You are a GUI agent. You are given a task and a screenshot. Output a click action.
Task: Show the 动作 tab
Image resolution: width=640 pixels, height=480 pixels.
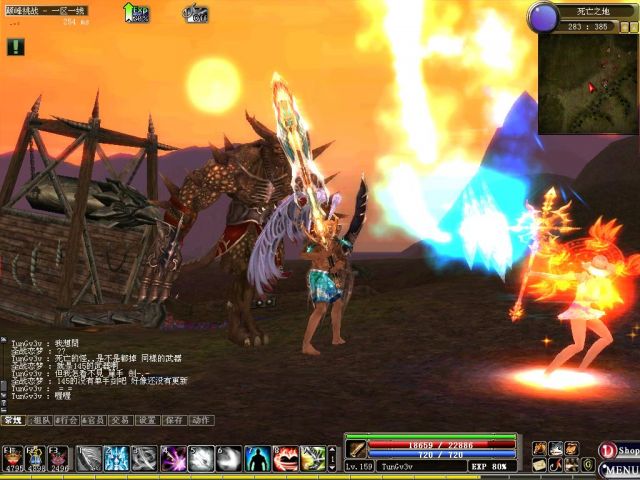(x=201, y=421)
